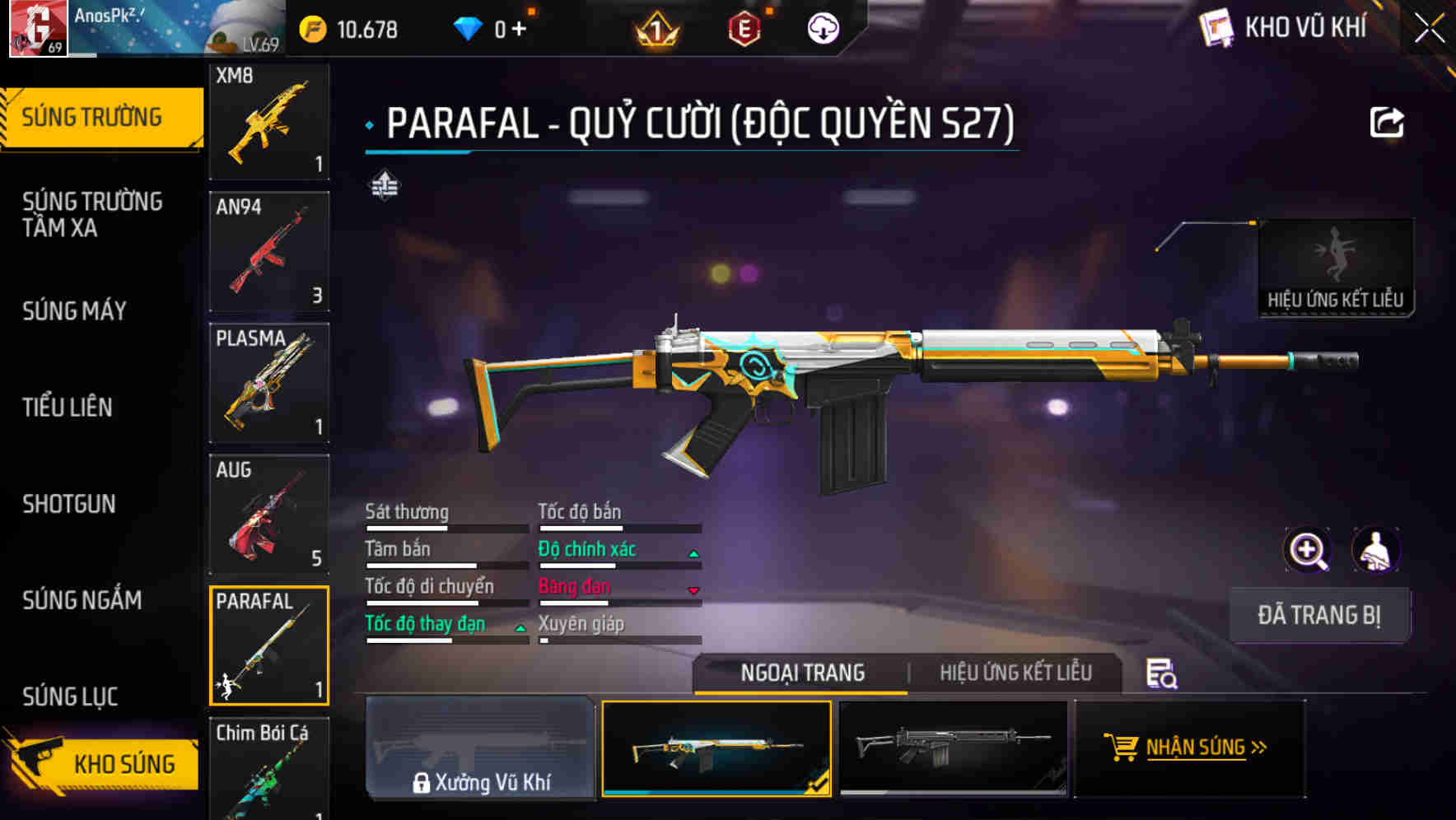The image size is (1456, 820).
Task: Tap the share icon near the top right
Action: 1386,121
